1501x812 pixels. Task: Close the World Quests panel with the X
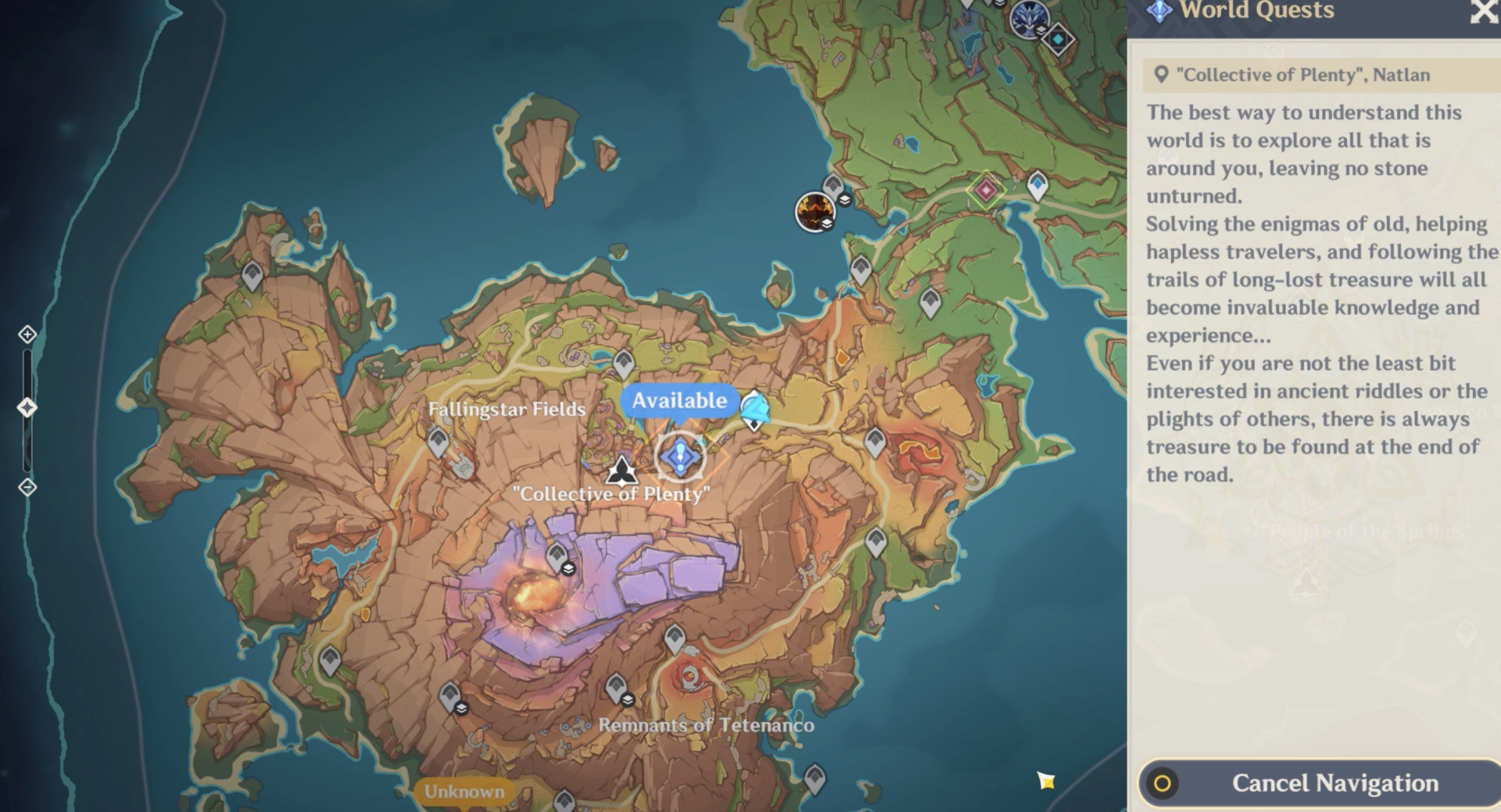[1483, 12]
